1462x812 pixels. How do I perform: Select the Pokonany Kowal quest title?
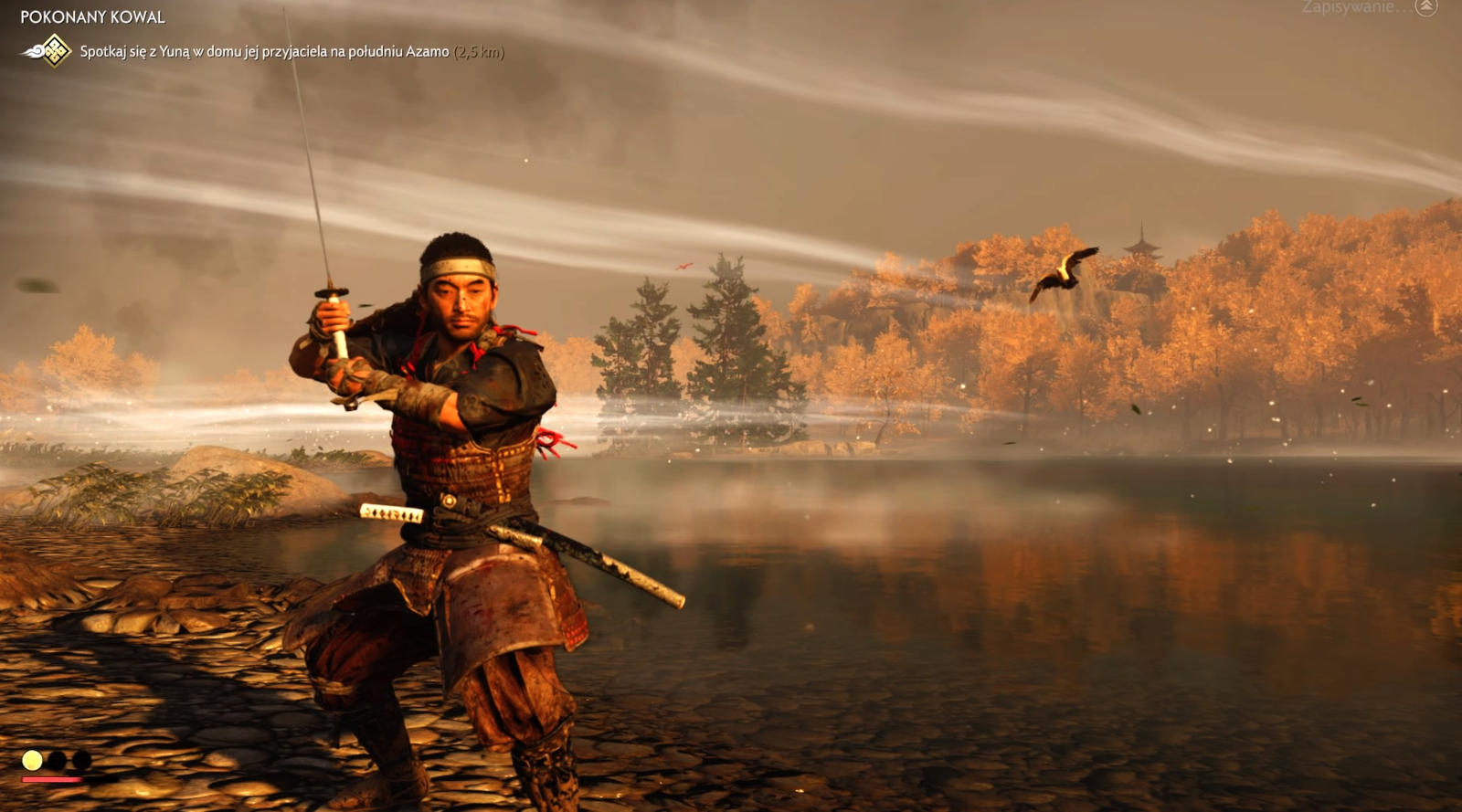coord(92,16)
